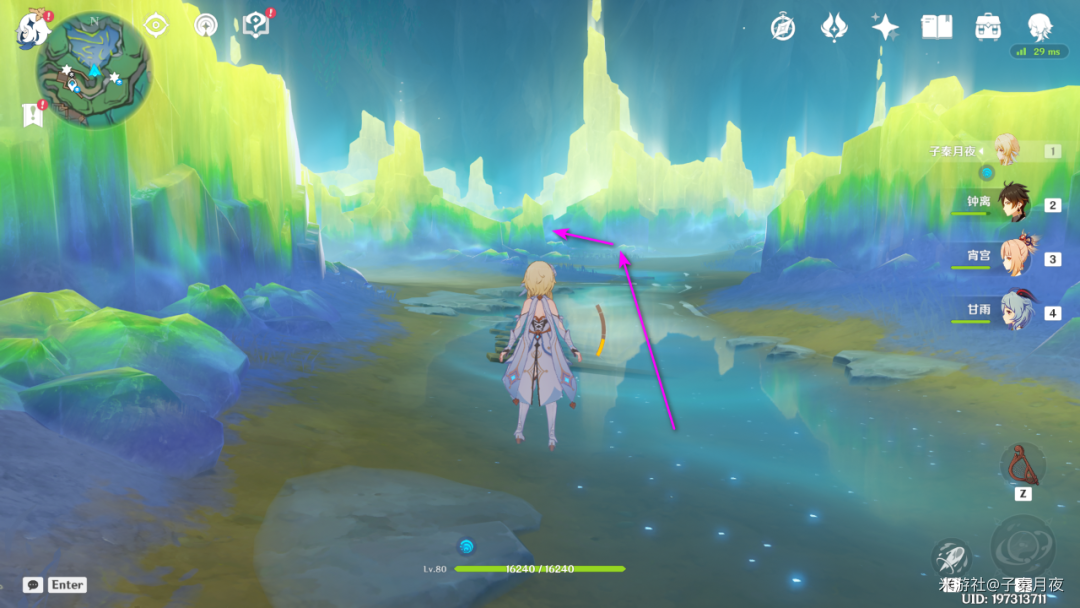Open the Wish star icon

tap(885, 27)
